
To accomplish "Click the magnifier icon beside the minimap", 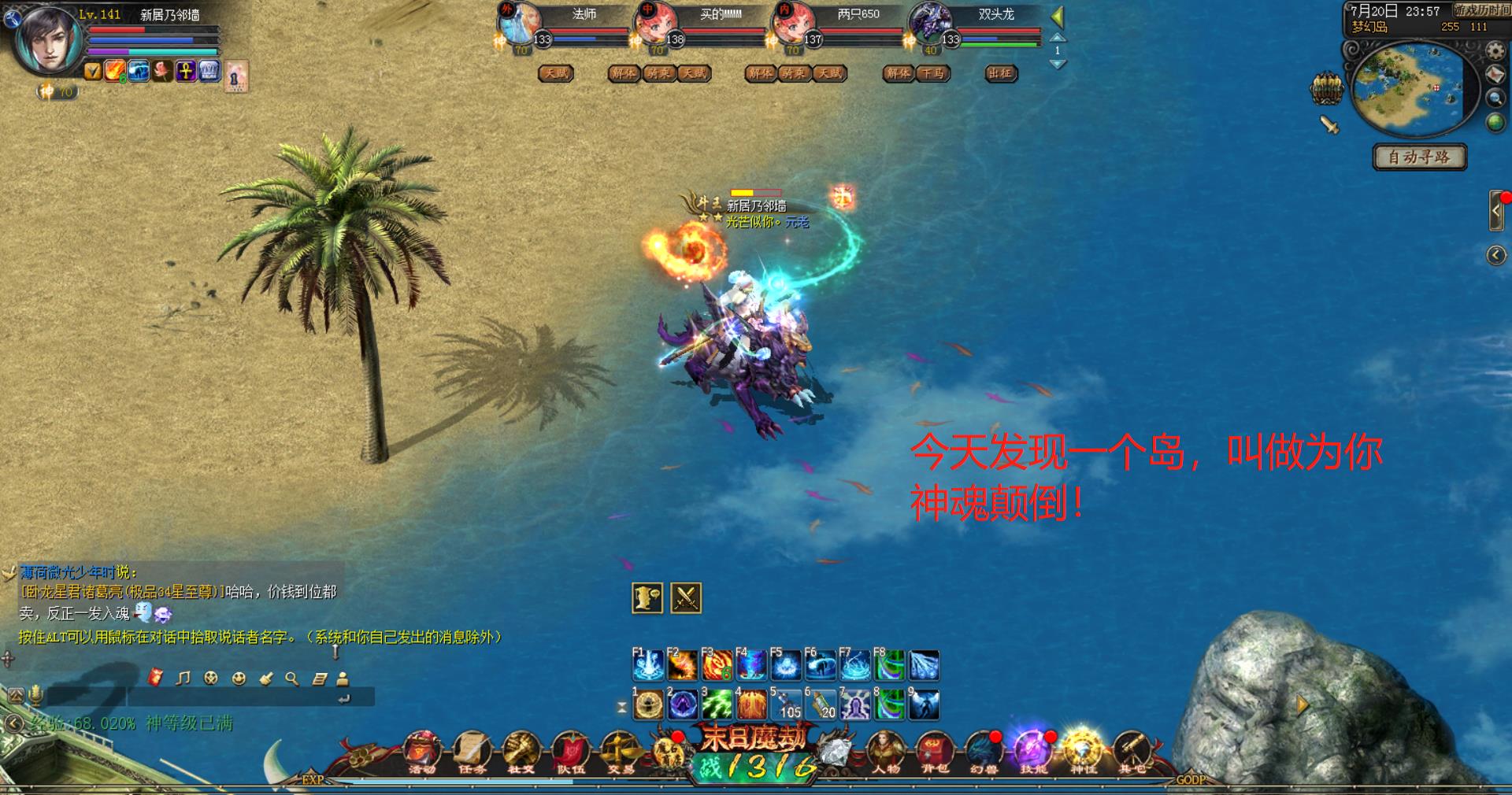I will coord(1495,98).
